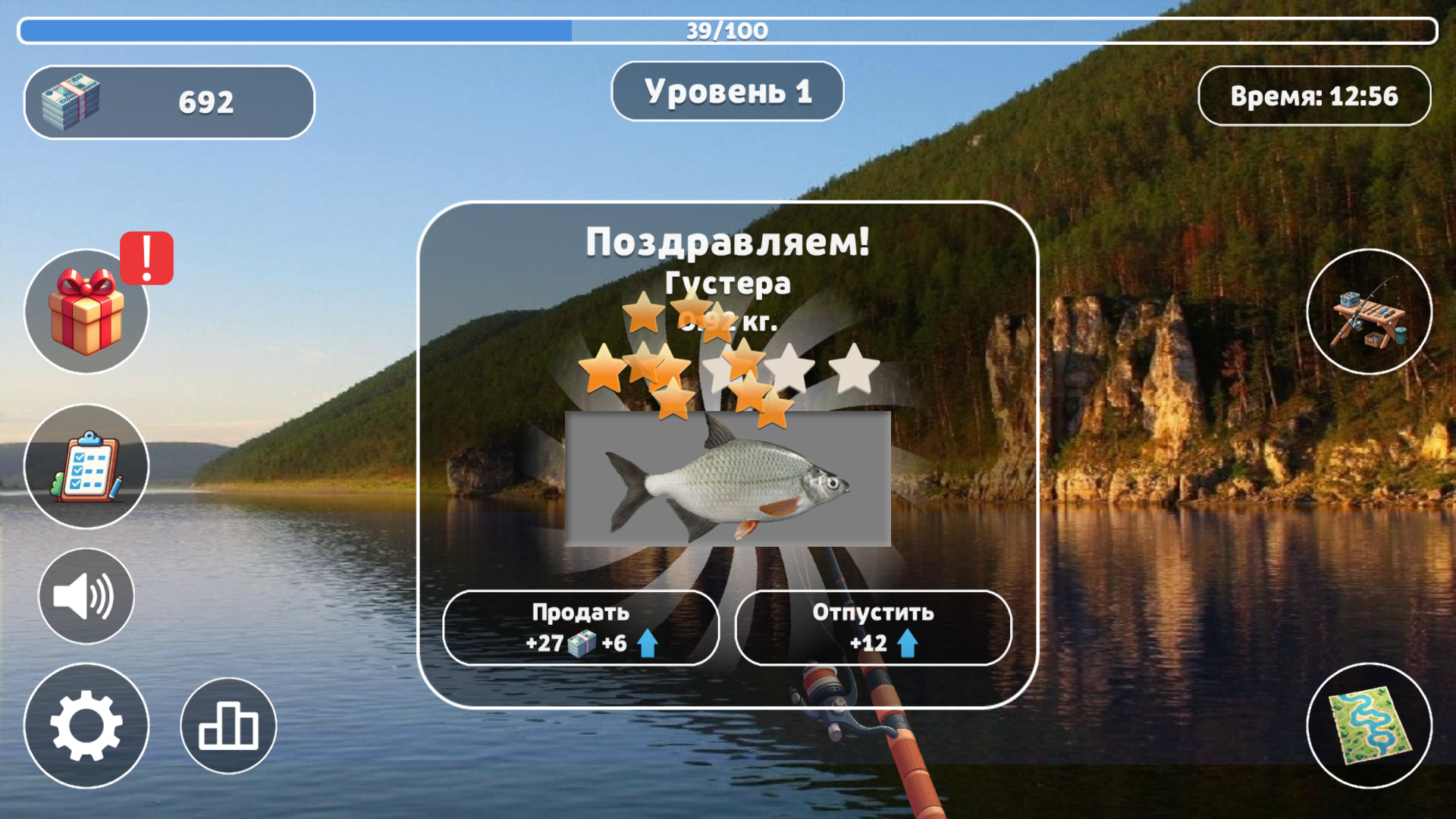Click the fish name Густера

coord(728,284)
